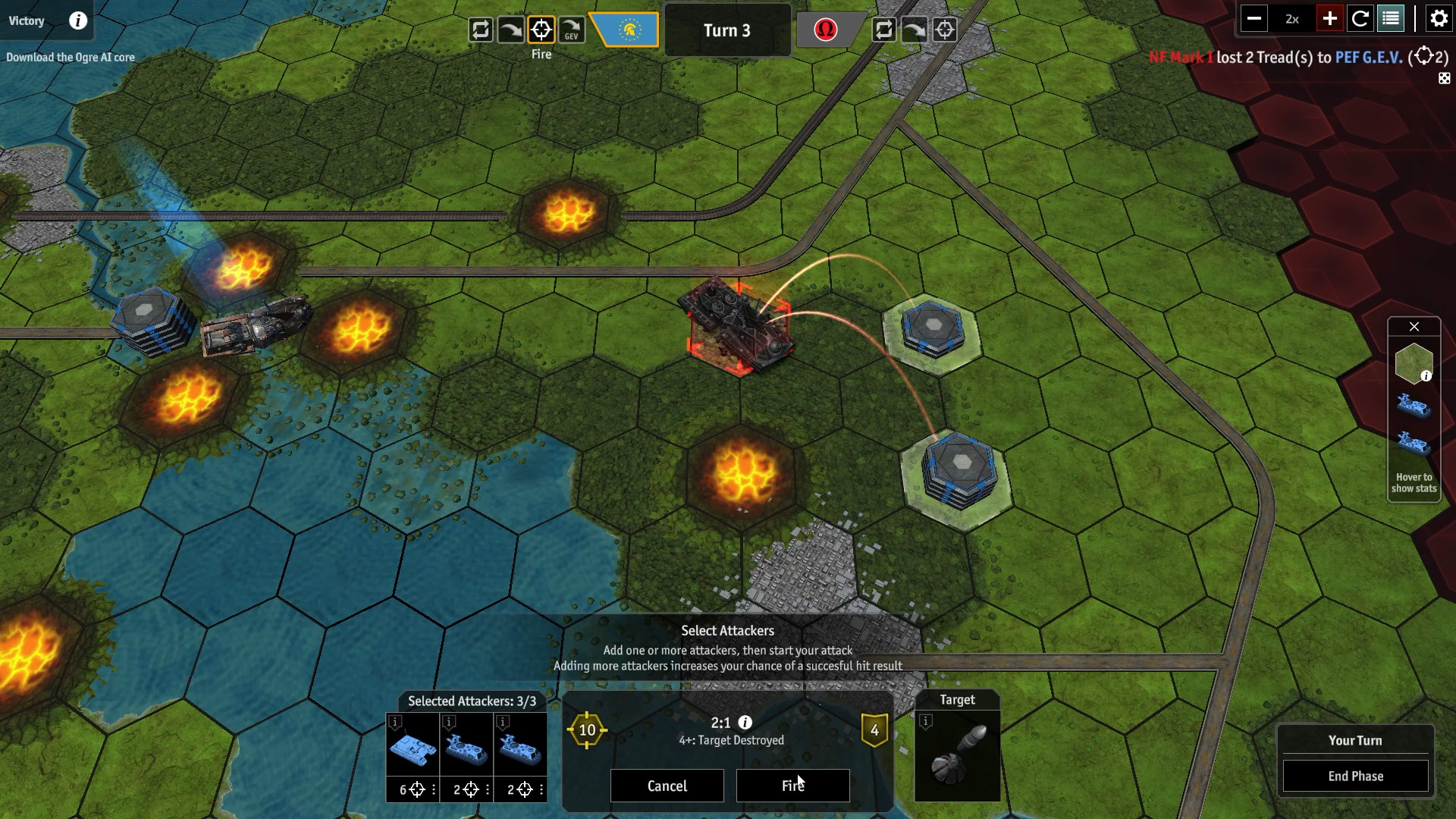
Task: Click the Turn 3 banner
Action: tap(727, 30)
